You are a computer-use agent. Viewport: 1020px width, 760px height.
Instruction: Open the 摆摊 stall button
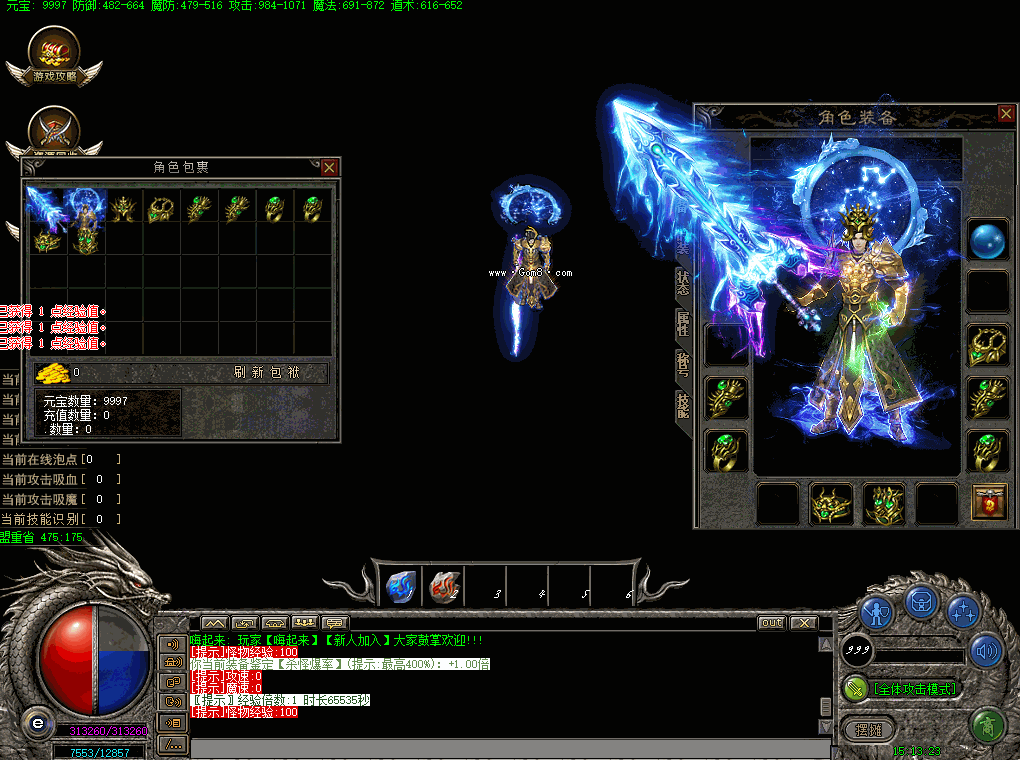click(868, 729)
